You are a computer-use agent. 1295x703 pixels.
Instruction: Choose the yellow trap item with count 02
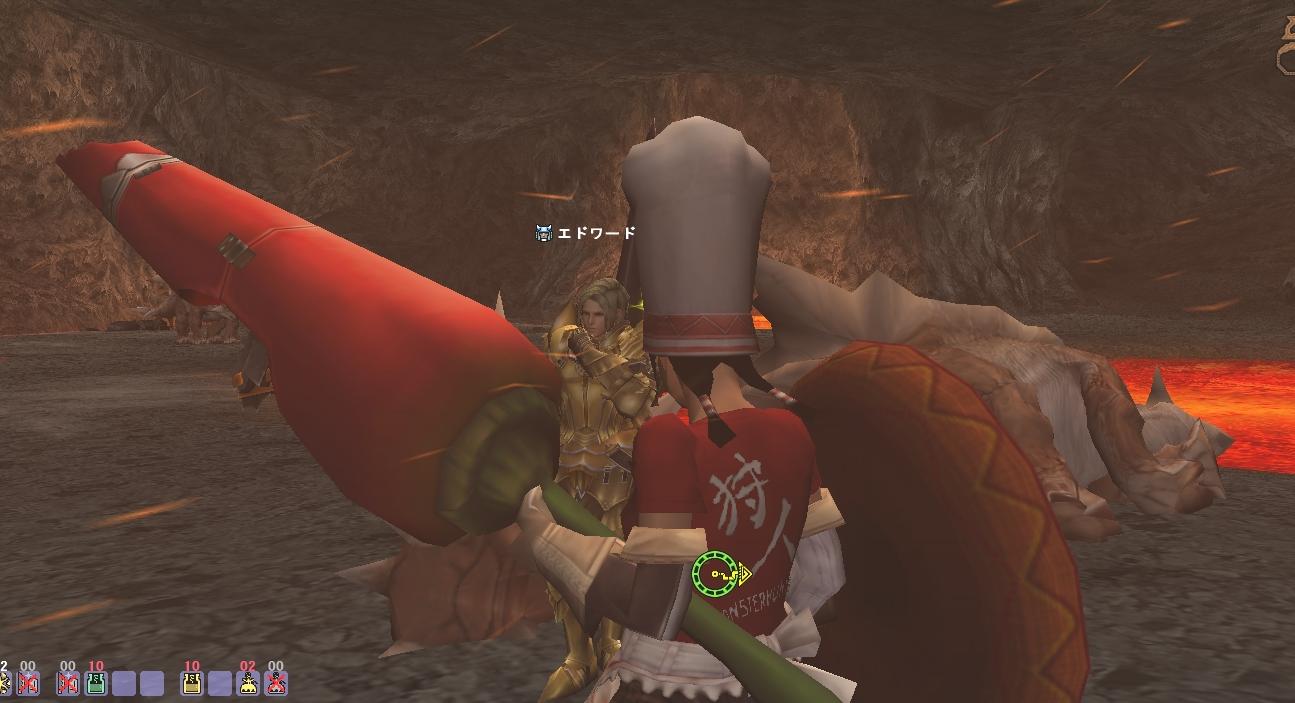click(248, 683)
